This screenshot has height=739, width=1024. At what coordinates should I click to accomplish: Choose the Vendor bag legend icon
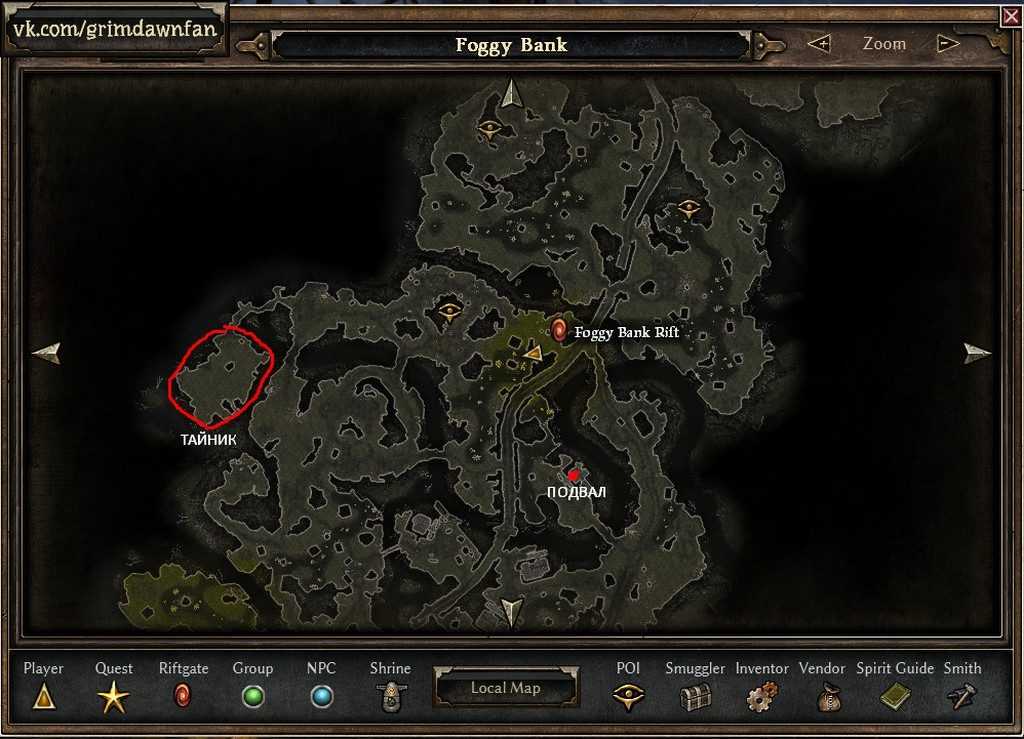(829, 696)
